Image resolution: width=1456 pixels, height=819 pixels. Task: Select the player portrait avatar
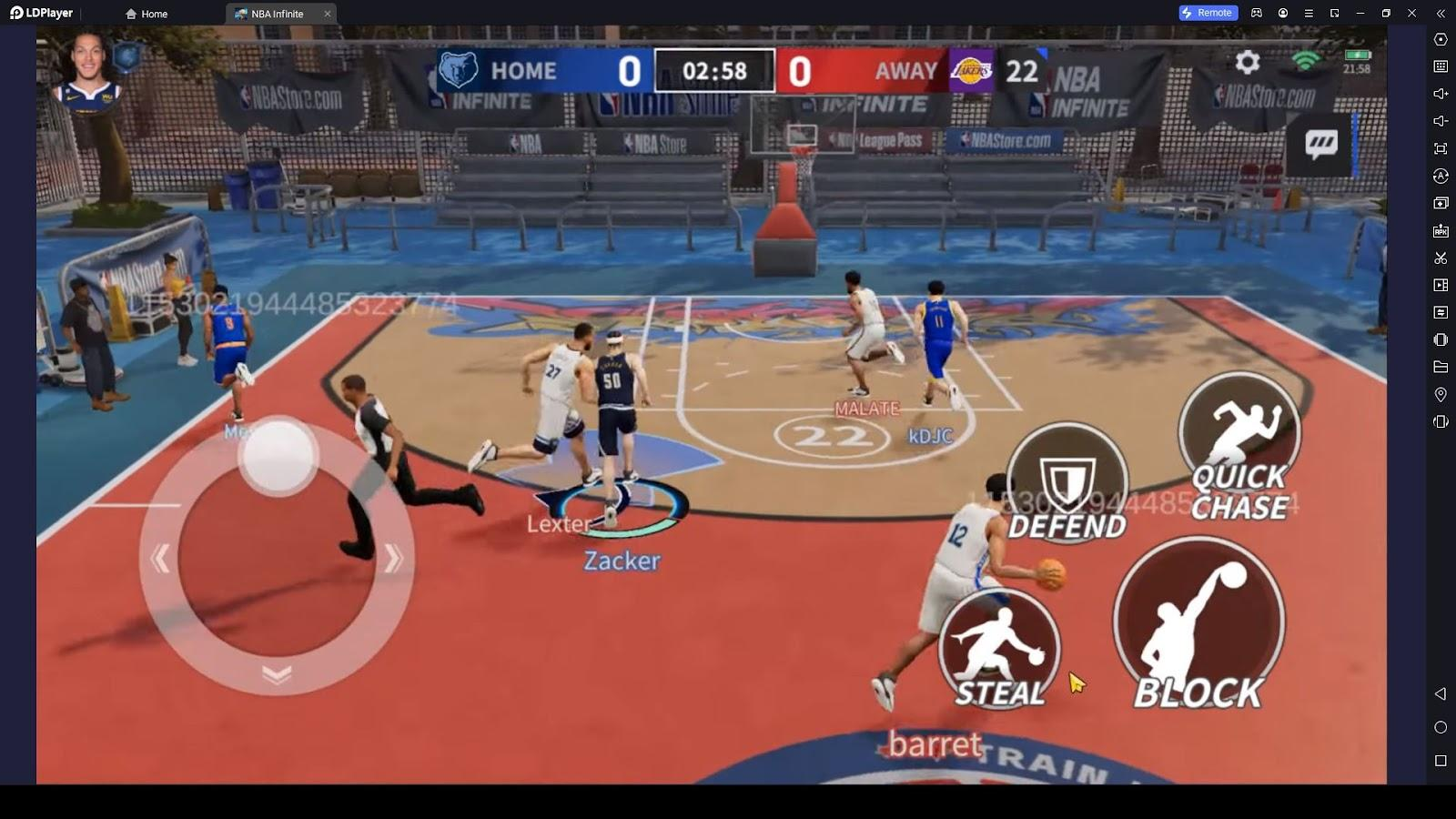point(89,70)
